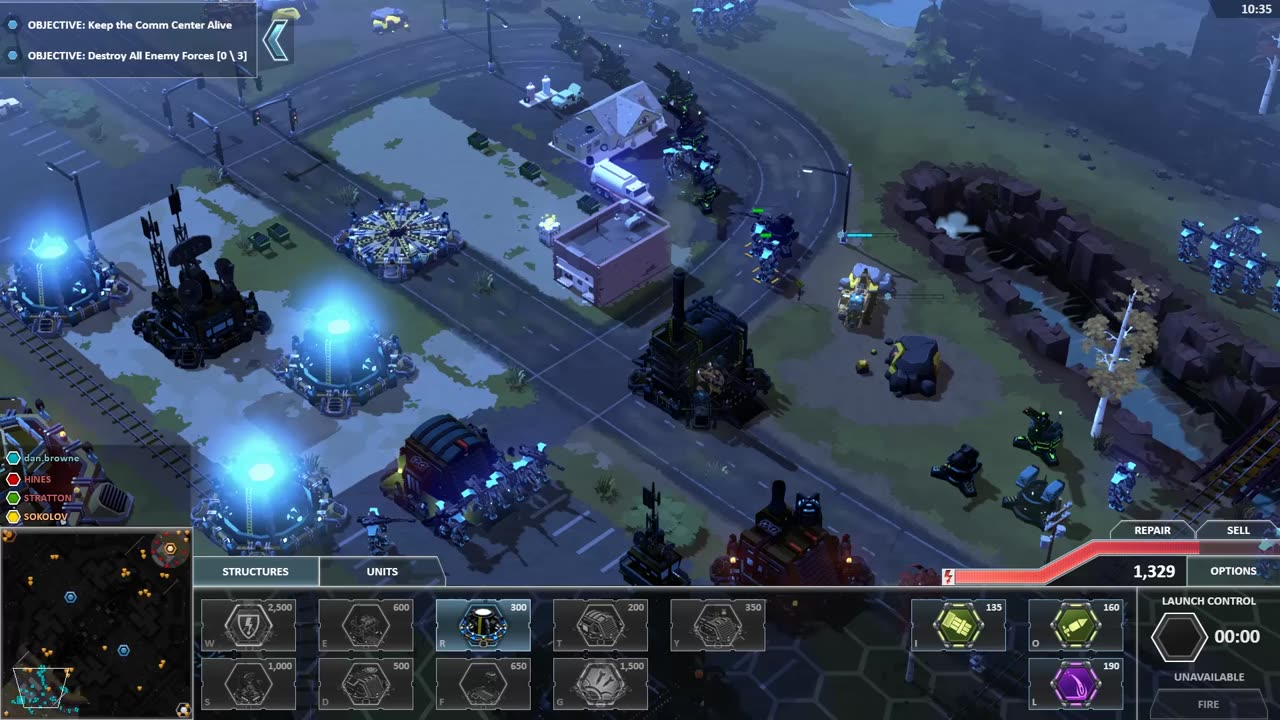Activate the green missile power costing 160
Image resolution: width=1280 pixels, height=720 pixels.
pyautogui.click(x=1075, y=626)
